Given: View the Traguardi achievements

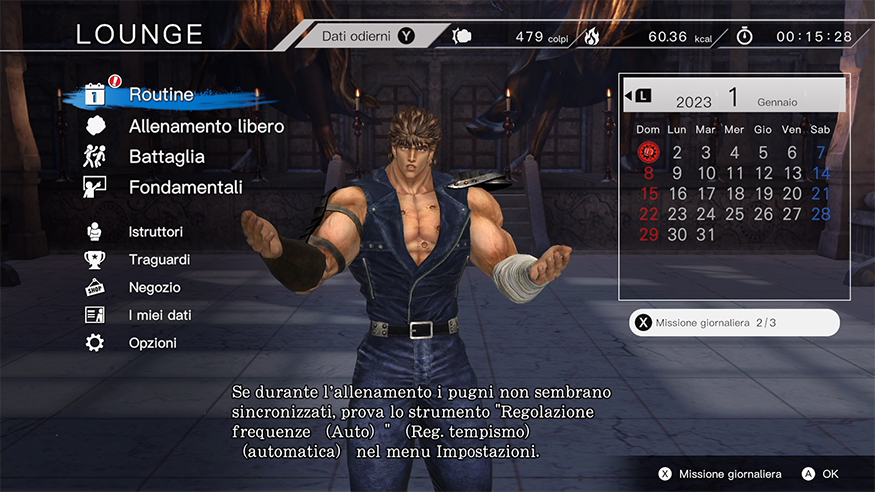Looking at the screenshot, I should point(159,259).
